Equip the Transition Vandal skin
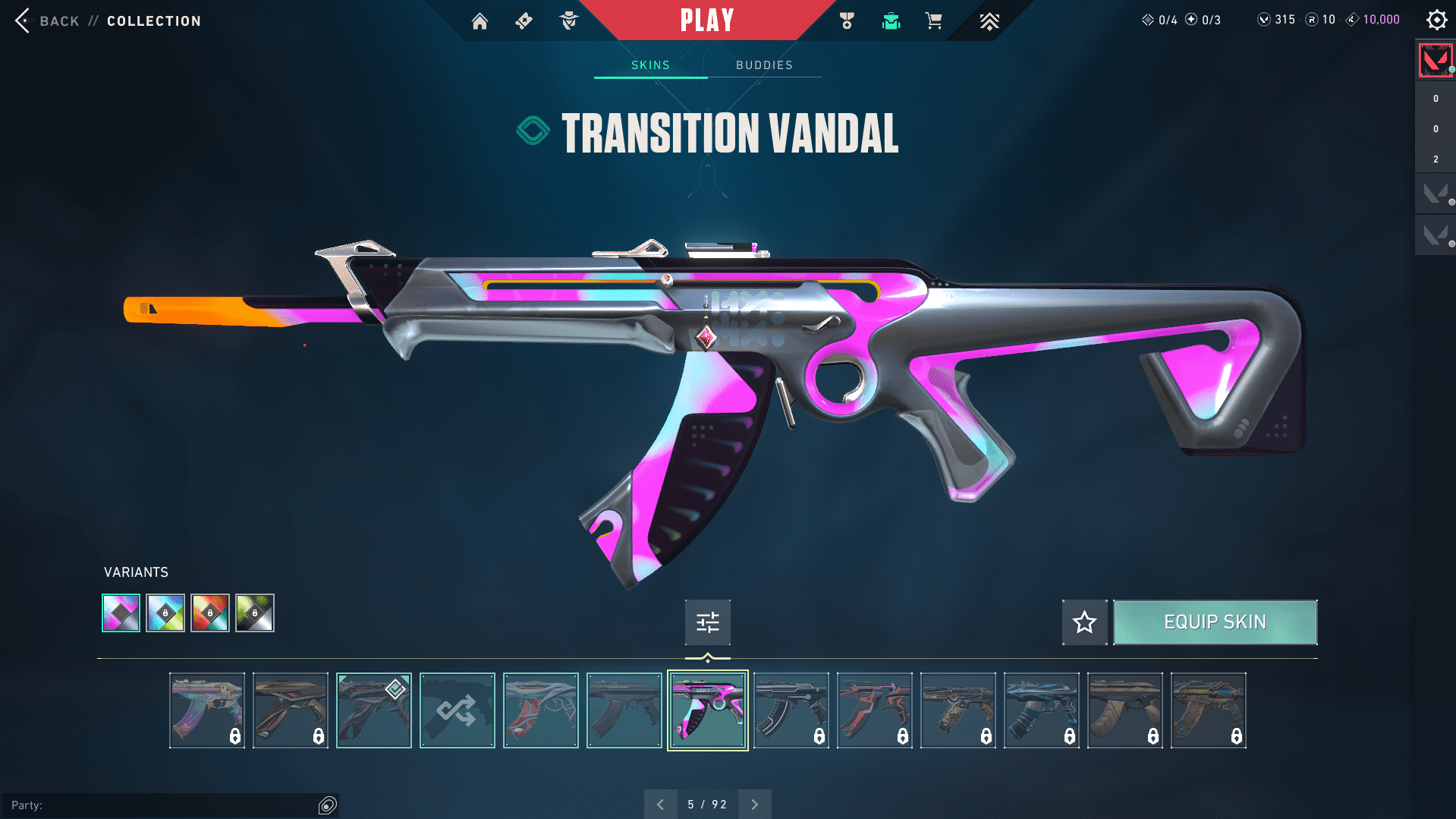The width and height of the screenshot is (1456, 819). pyautogui.click(x=1215, y=622)
